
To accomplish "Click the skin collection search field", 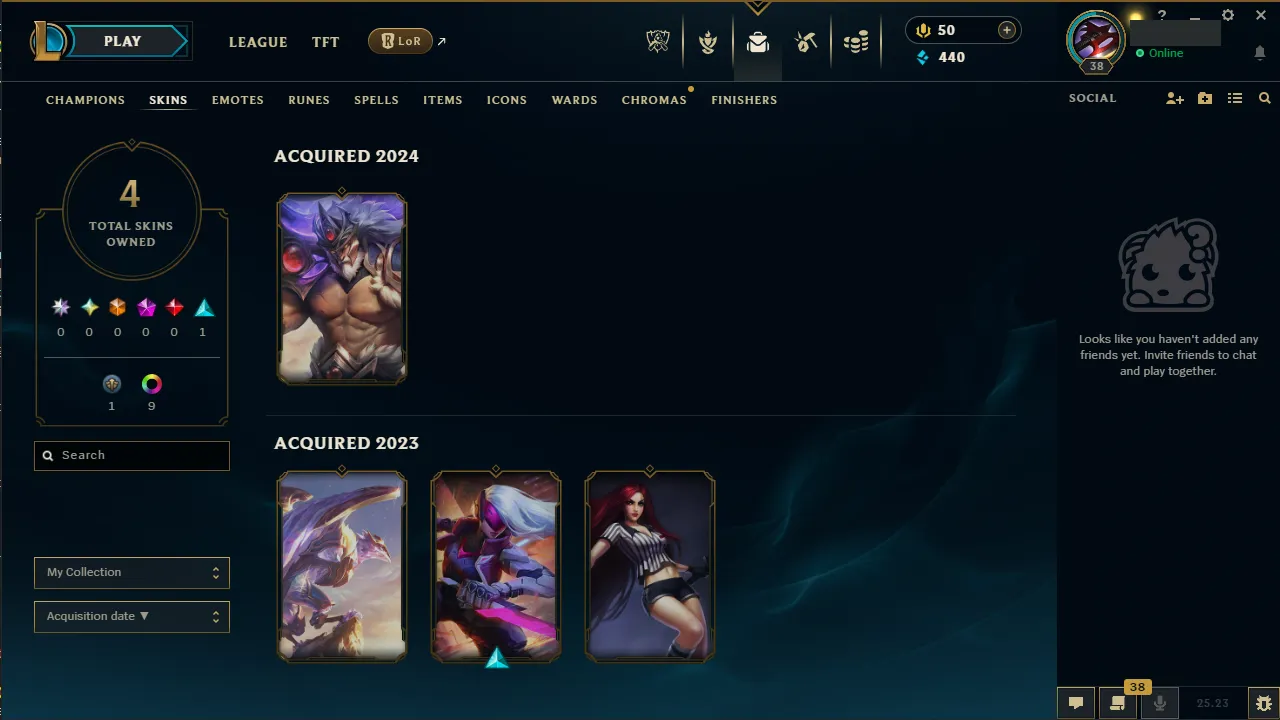I will click(x=131, y=455).
